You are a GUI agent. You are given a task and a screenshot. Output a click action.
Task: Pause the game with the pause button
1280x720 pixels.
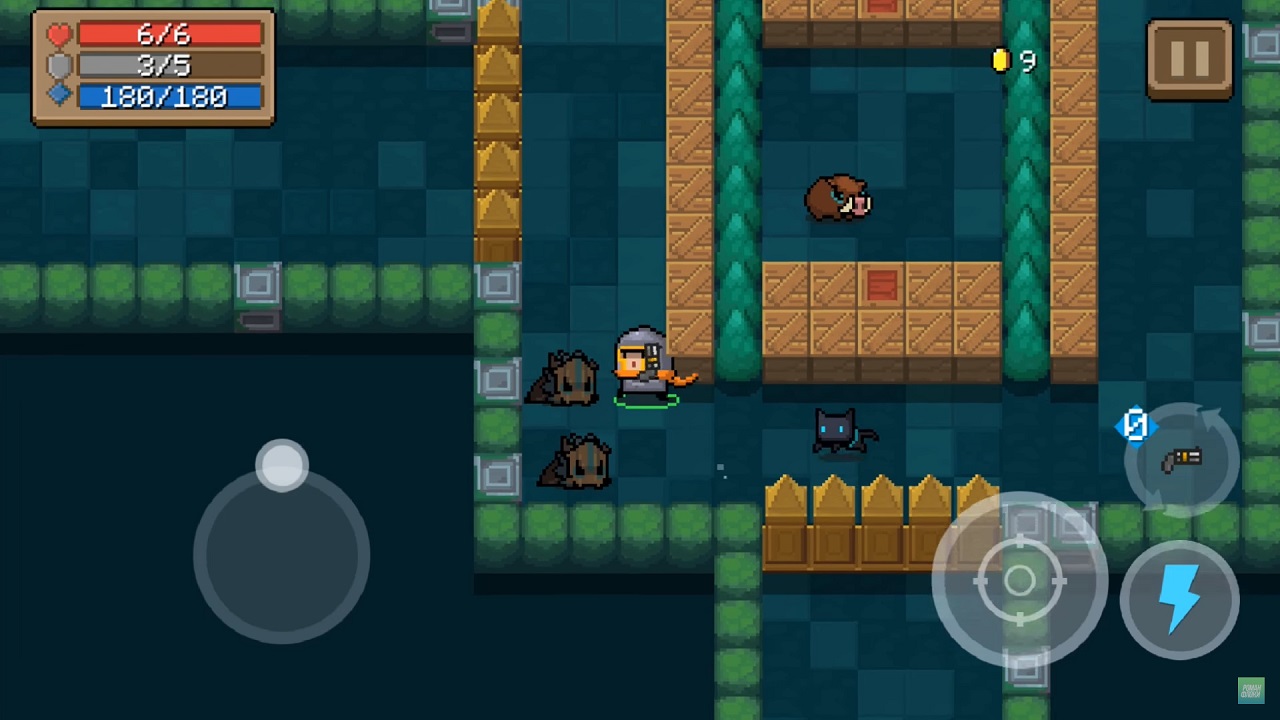(1189, 60)
